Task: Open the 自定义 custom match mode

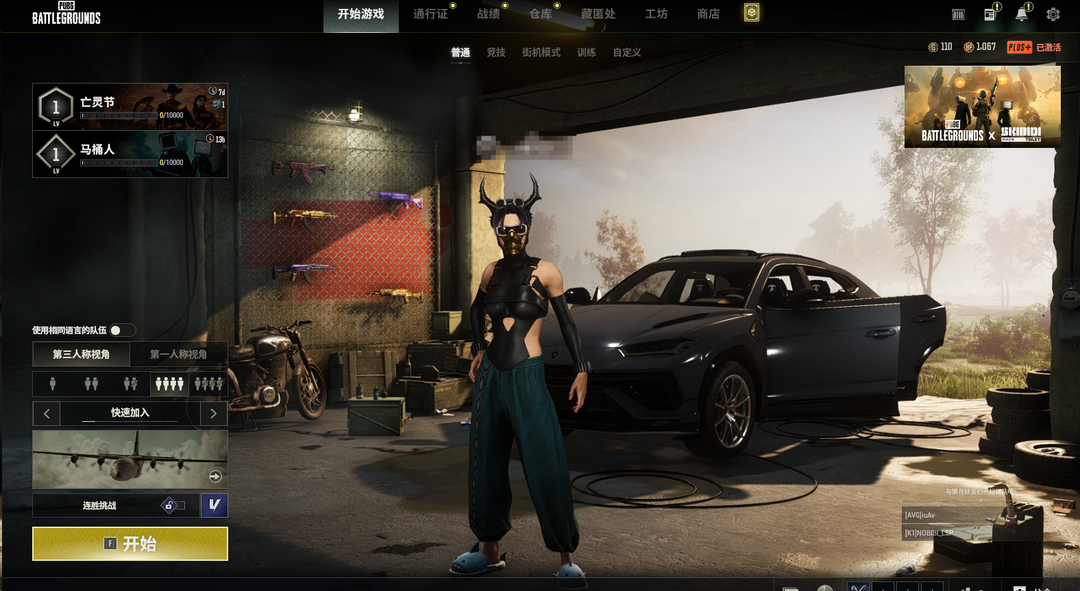Action: tap(627, 52)
